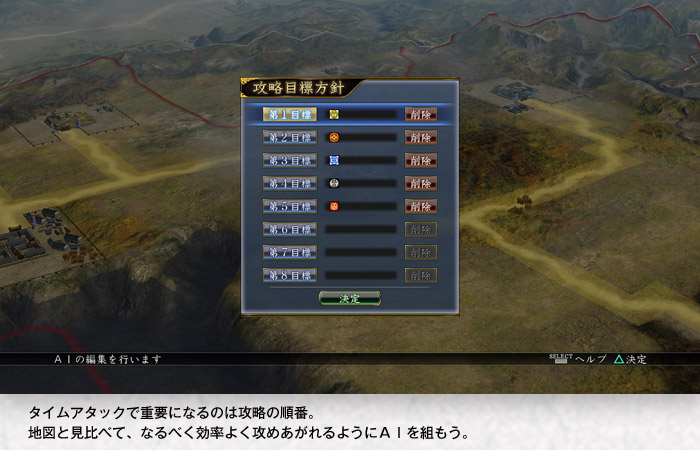The image size is (700, 450).
Task: Set the empty 第6目標 target
Action: (290, 229)
